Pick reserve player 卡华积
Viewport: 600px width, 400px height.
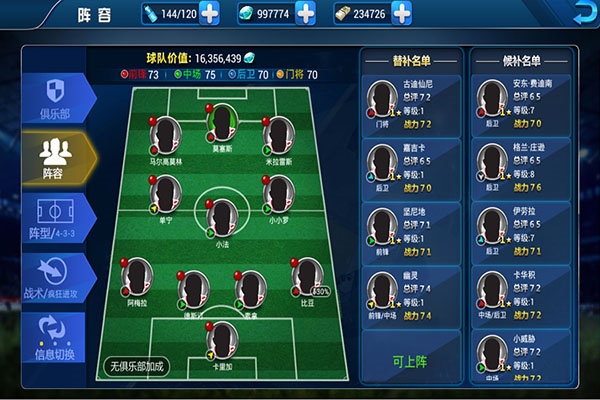click(520, 293)
